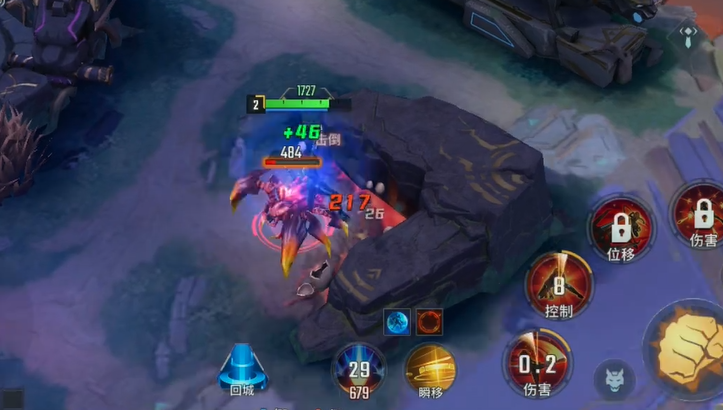Activate the blue skill showing 29 cooldown
The width and height of the screenshot is (723, 410).
(x=359, y=368)
